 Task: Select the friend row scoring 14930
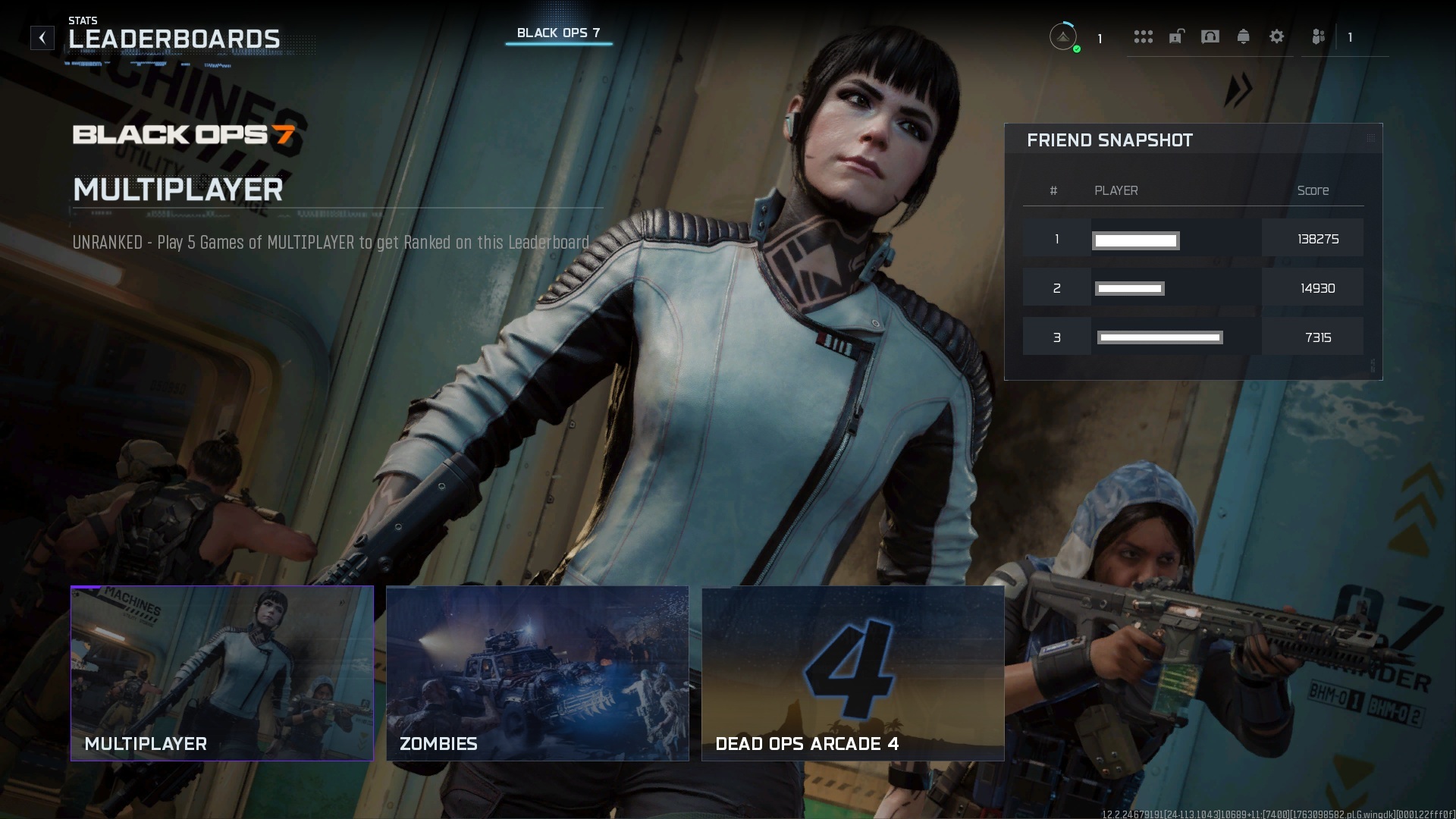click(x=1192, y=288)
